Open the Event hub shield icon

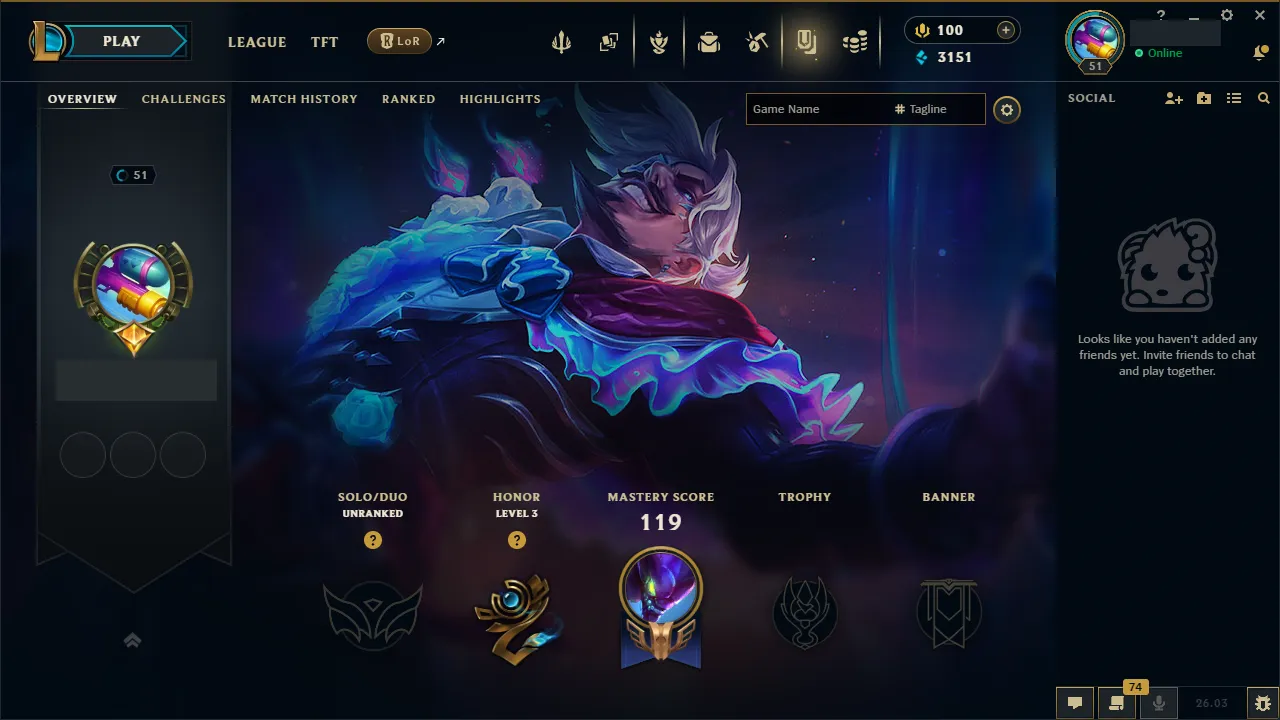tap(660, 40)
